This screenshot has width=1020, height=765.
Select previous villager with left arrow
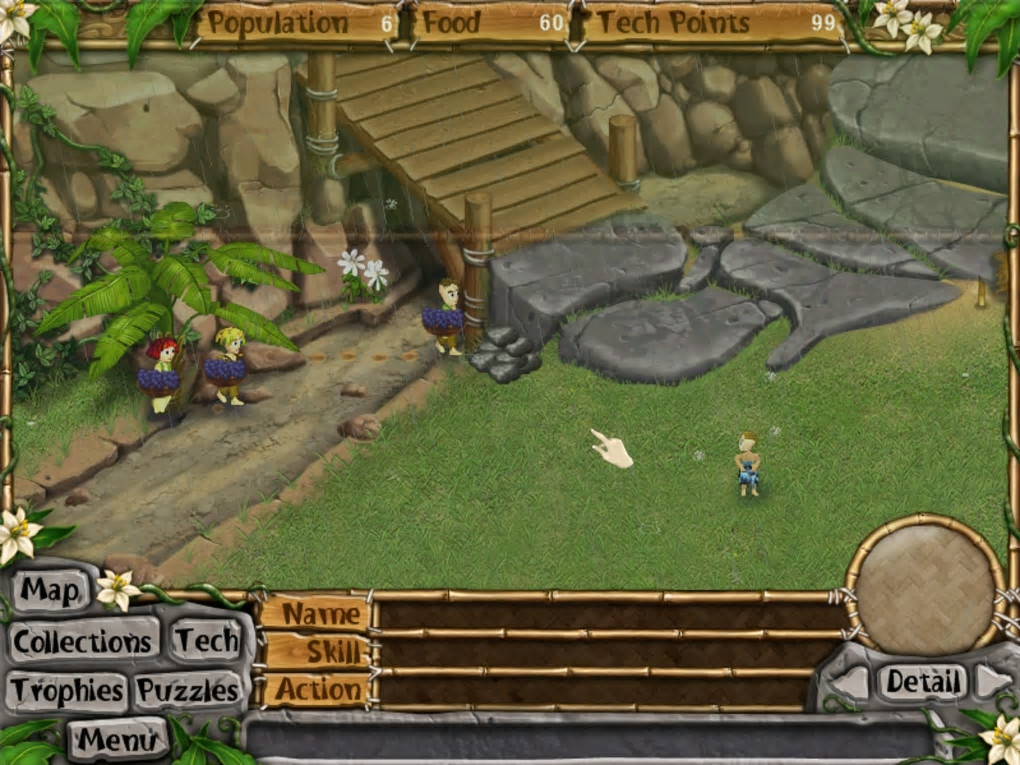pos(851,682)
